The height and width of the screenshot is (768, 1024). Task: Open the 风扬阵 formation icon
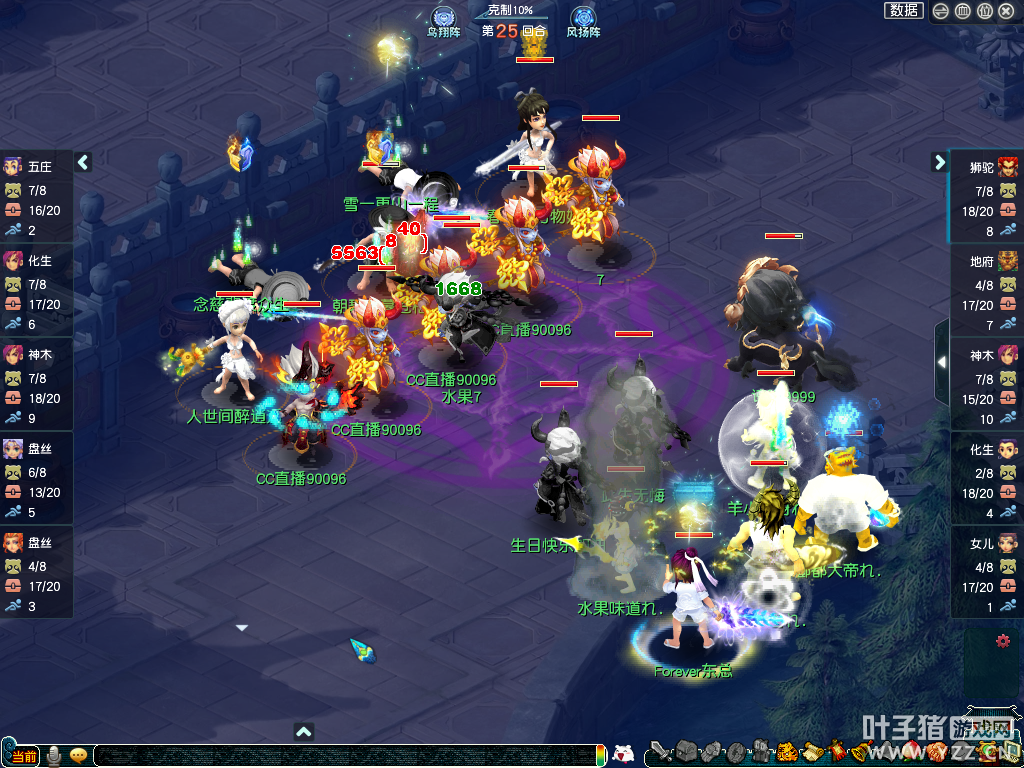point(583,18)
